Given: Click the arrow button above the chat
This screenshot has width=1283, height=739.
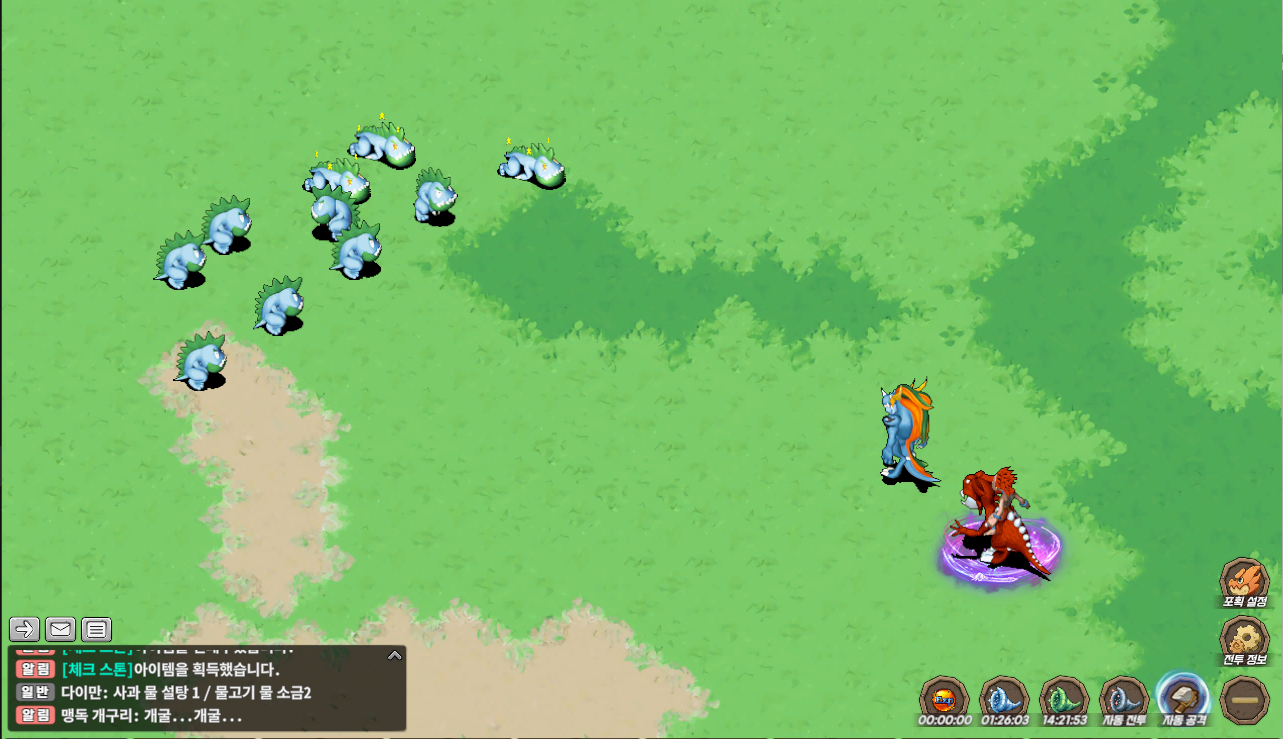Looking at the screenshot, I should [25, 629].
